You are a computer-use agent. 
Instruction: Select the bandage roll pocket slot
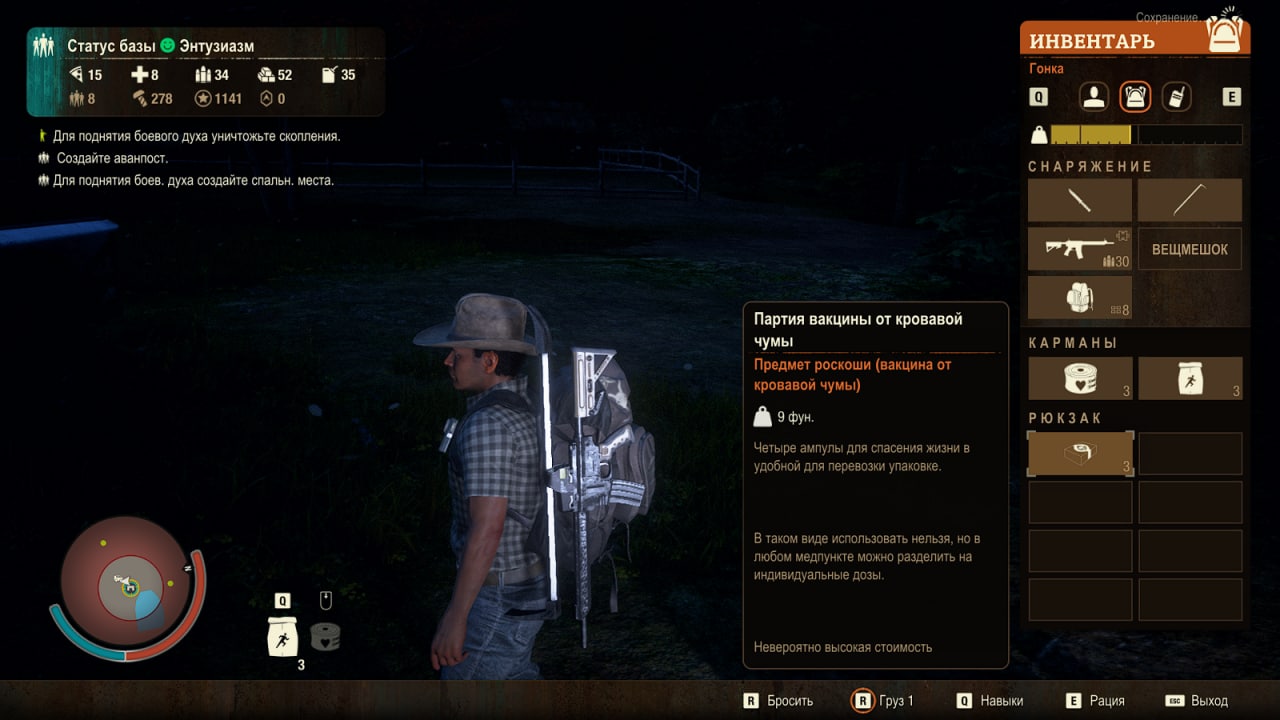point(1080,378)
